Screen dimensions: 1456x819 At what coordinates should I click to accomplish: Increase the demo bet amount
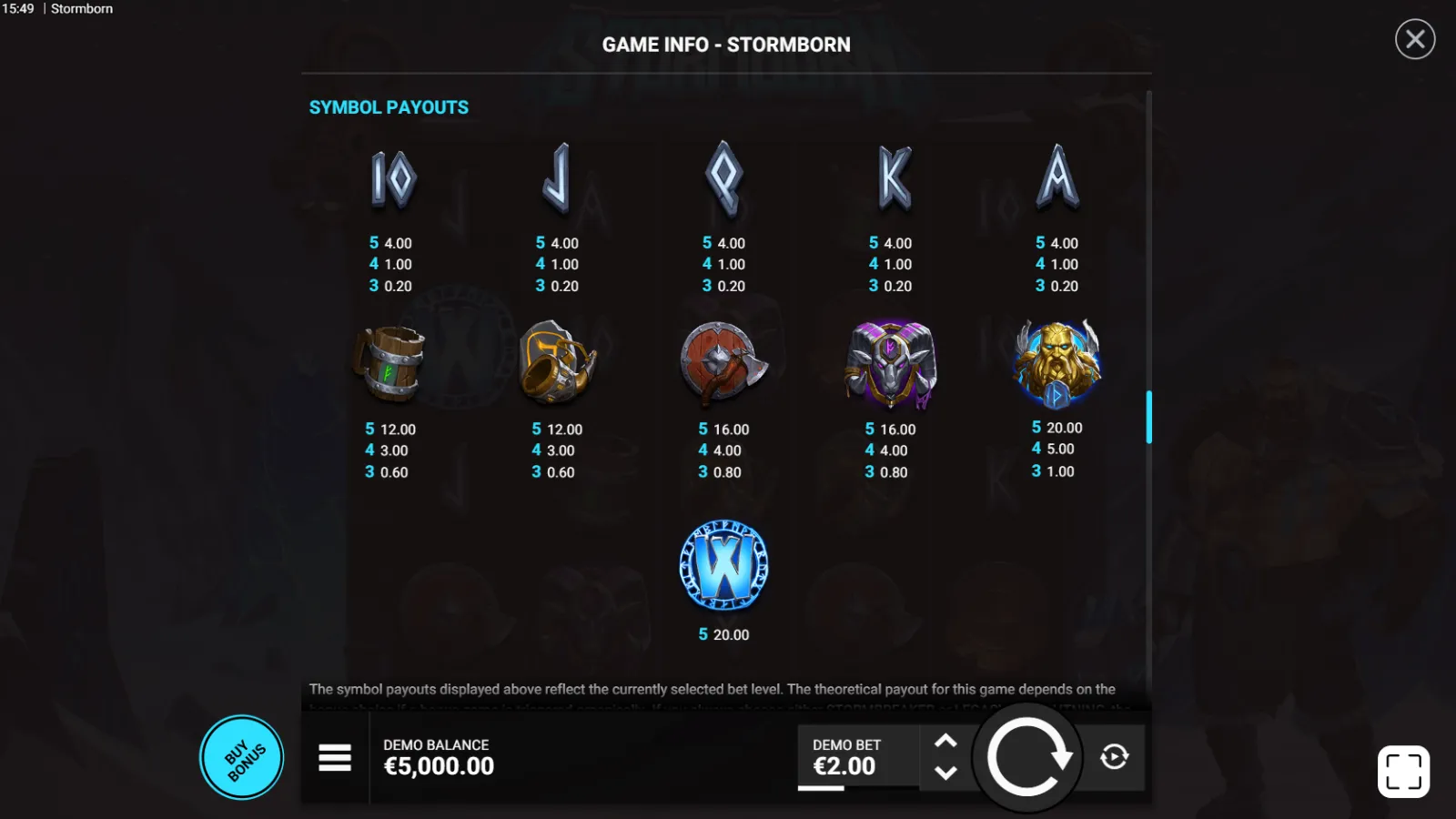pyautogui.click(x=945, y=741)
